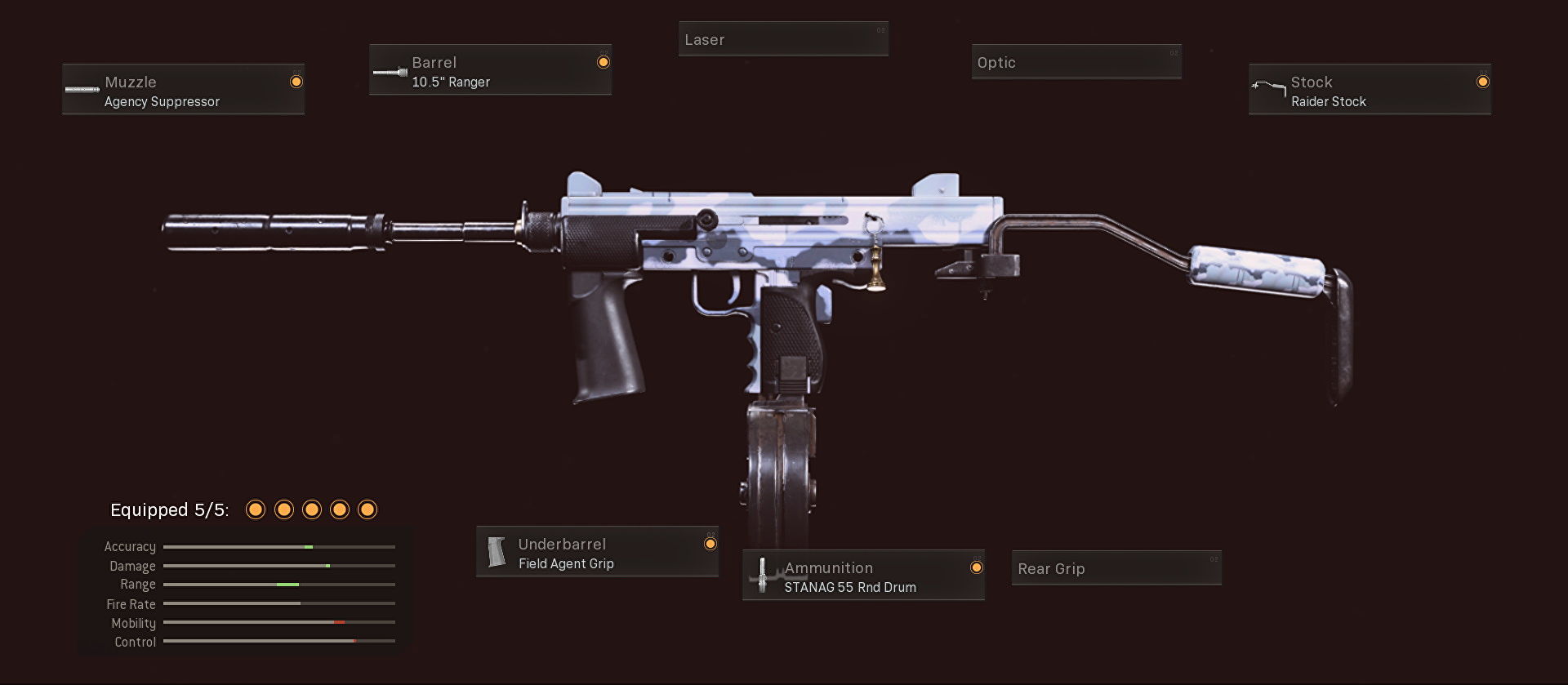Change the Ammunition STANAG 55 Rnd Drum
1568x685 pixels.
coord(863,576)
